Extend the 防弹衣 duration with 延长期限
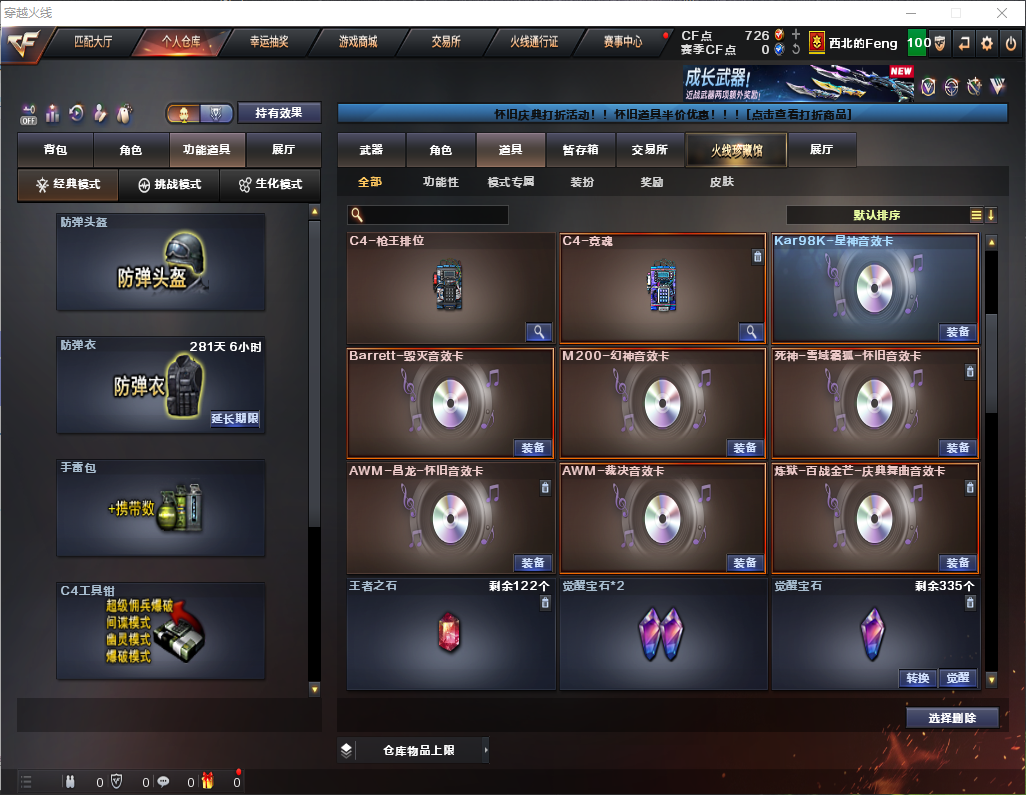The width and height of the screenshot is (1026, 795). tap(235, 419)
